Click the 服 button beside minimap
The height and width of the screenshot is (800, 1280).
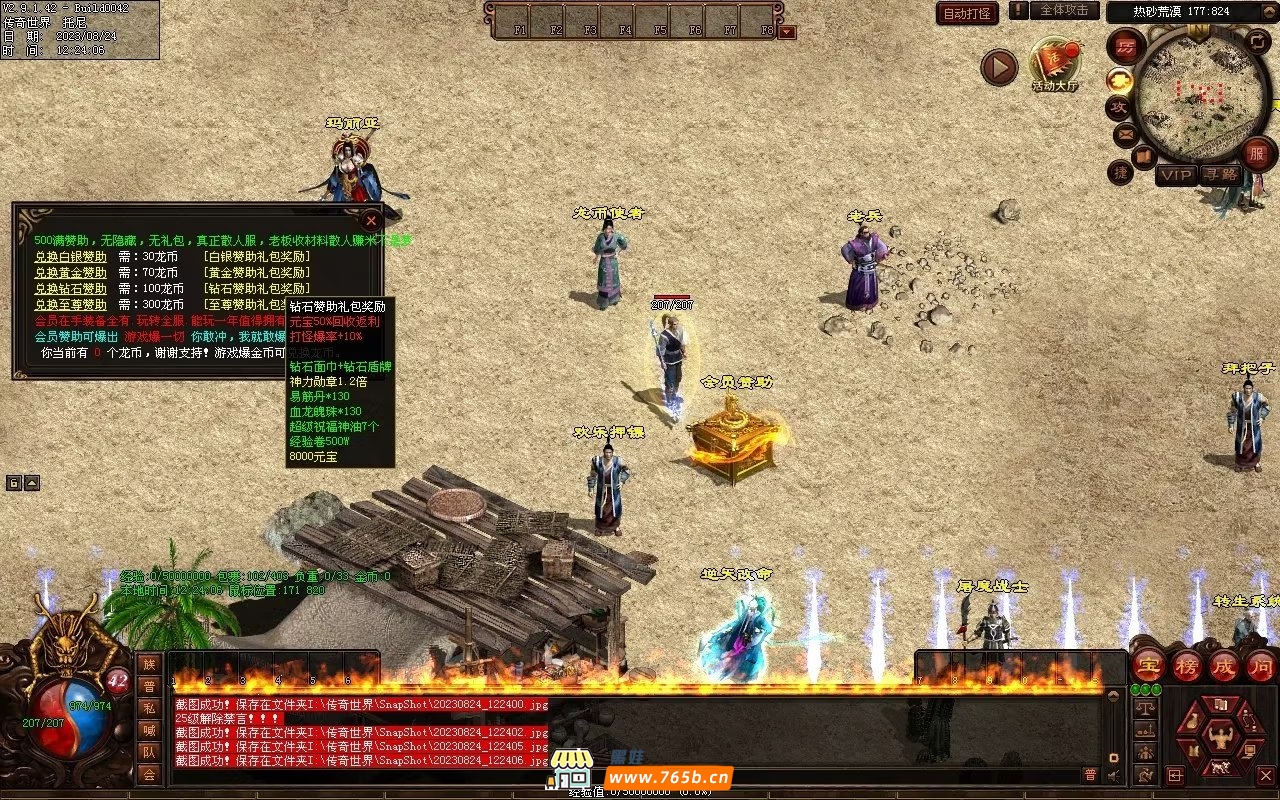pyautogui.click(x=1257, y=154)
